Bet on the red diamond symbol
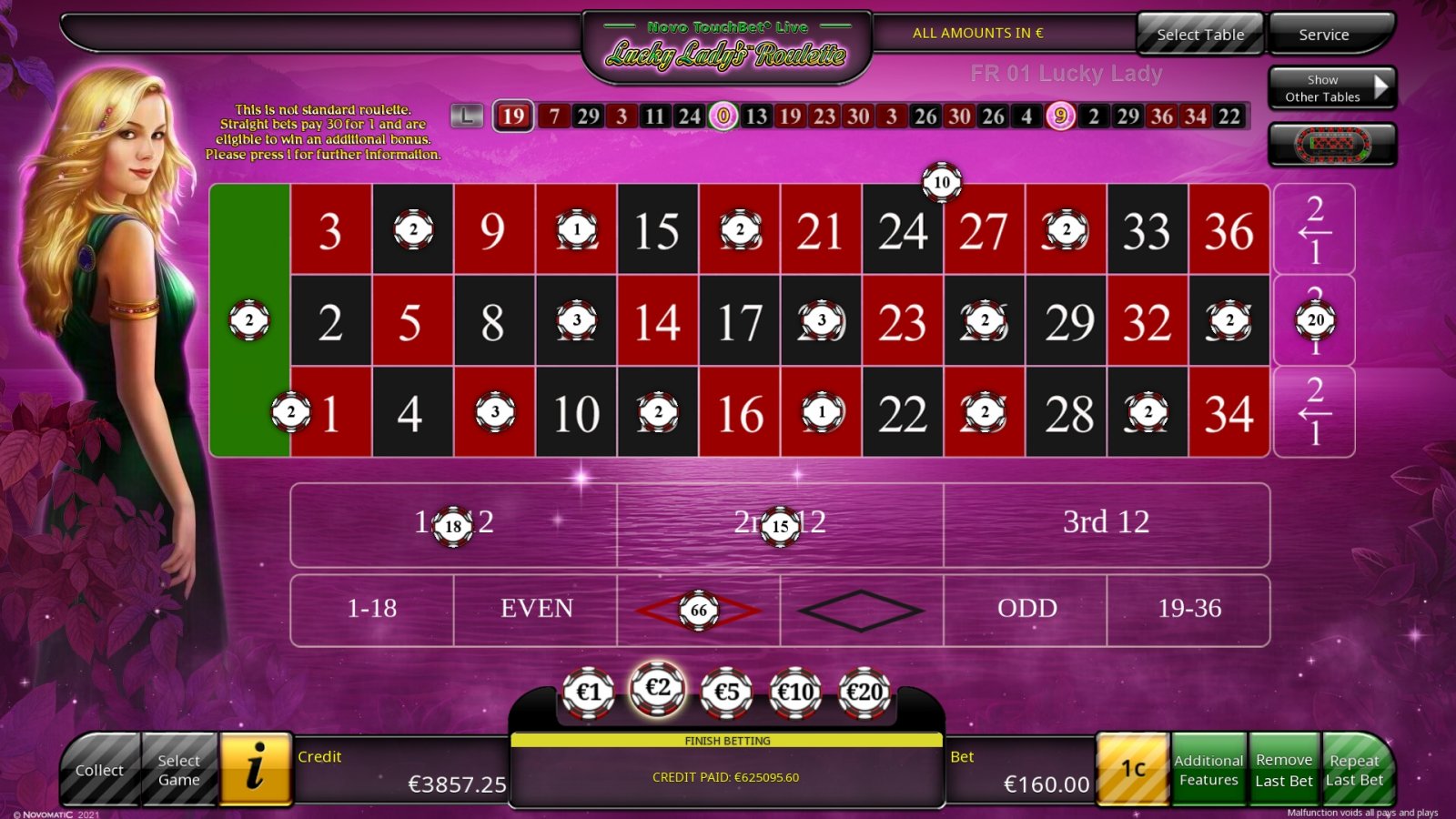This screenshot has height=819, width=1456. click(x=698, y=610)
